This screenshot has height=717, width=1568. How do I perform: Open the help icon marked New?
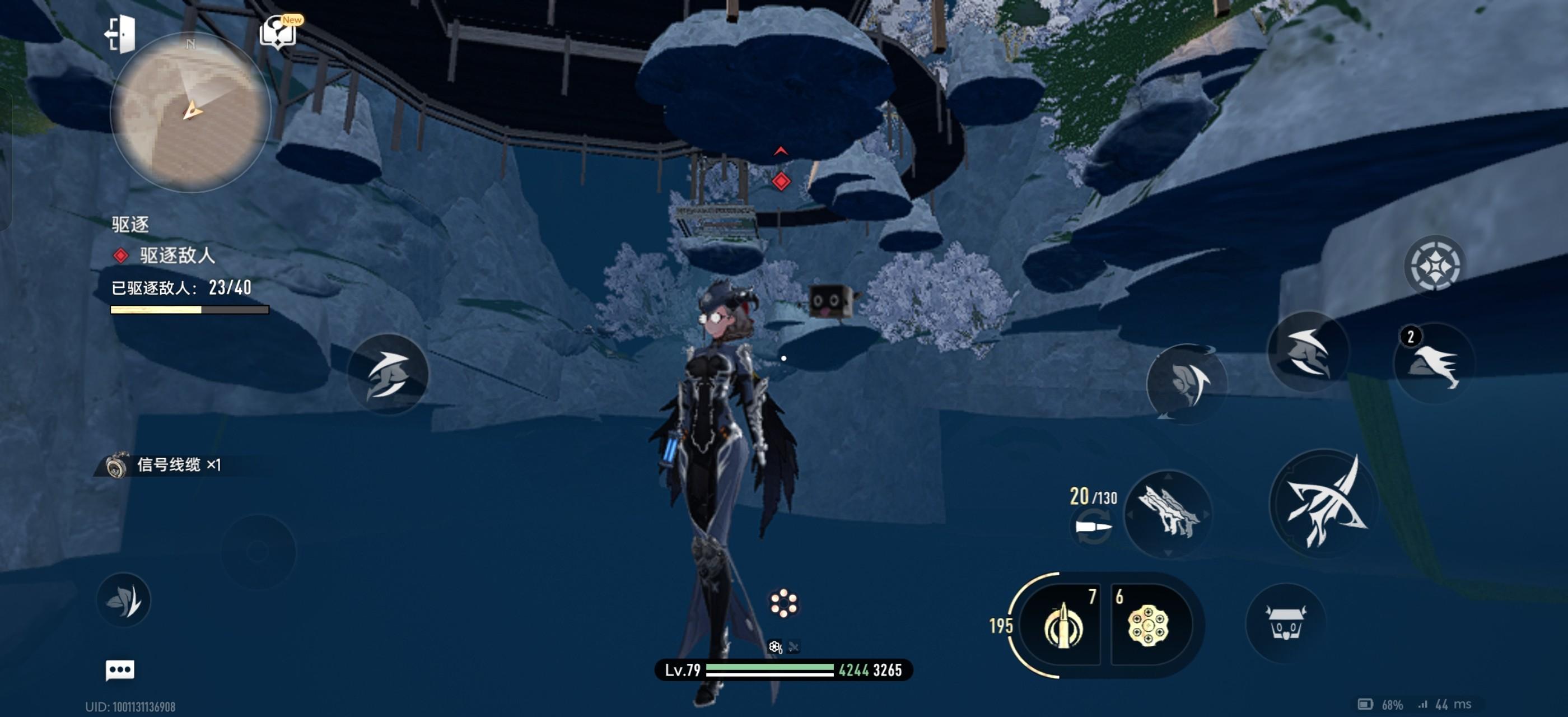279,32
